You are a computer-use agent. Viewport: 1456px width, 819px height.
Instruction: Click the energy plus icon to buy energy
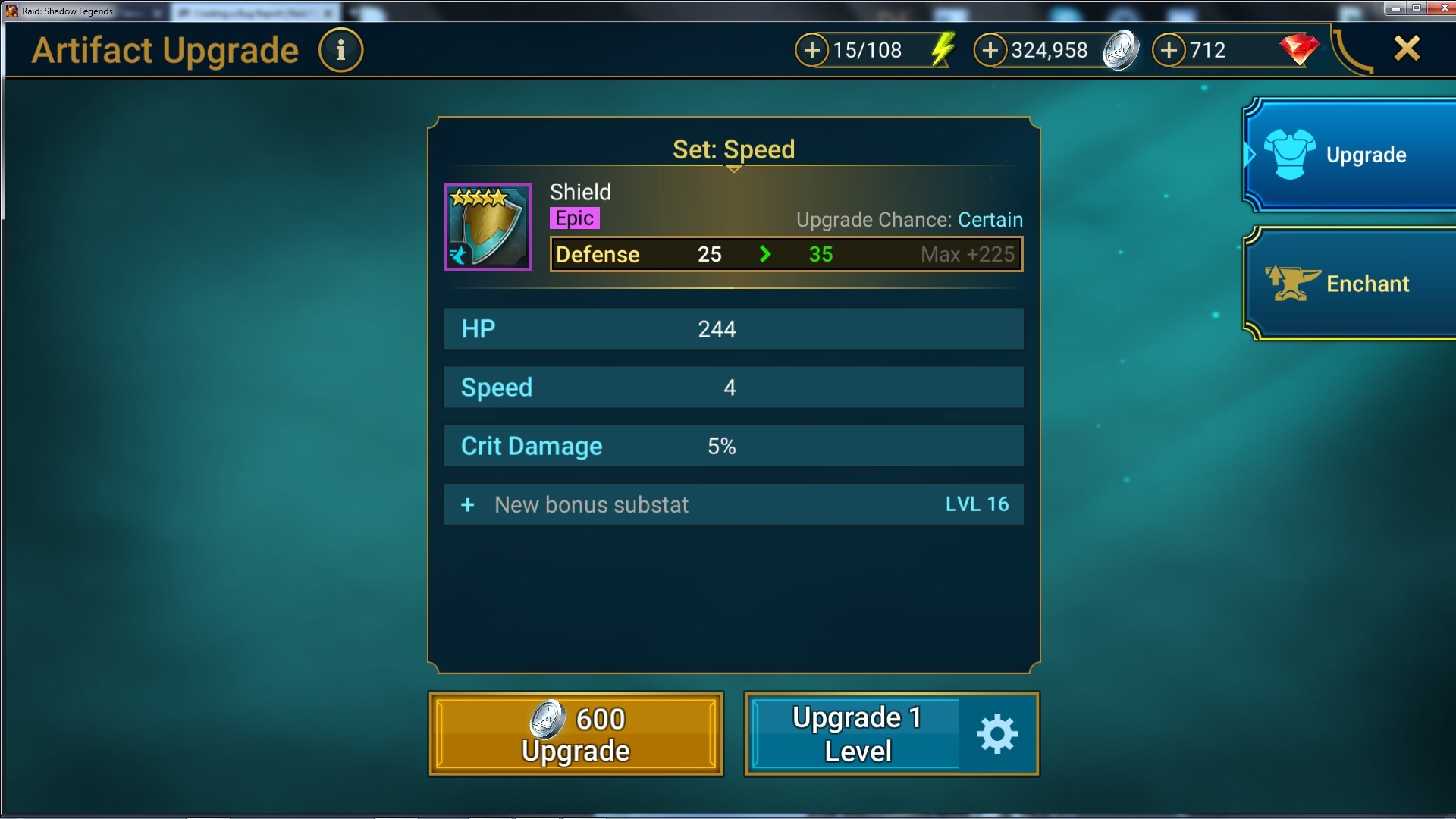pyautogui.click(x=812, y=50)
